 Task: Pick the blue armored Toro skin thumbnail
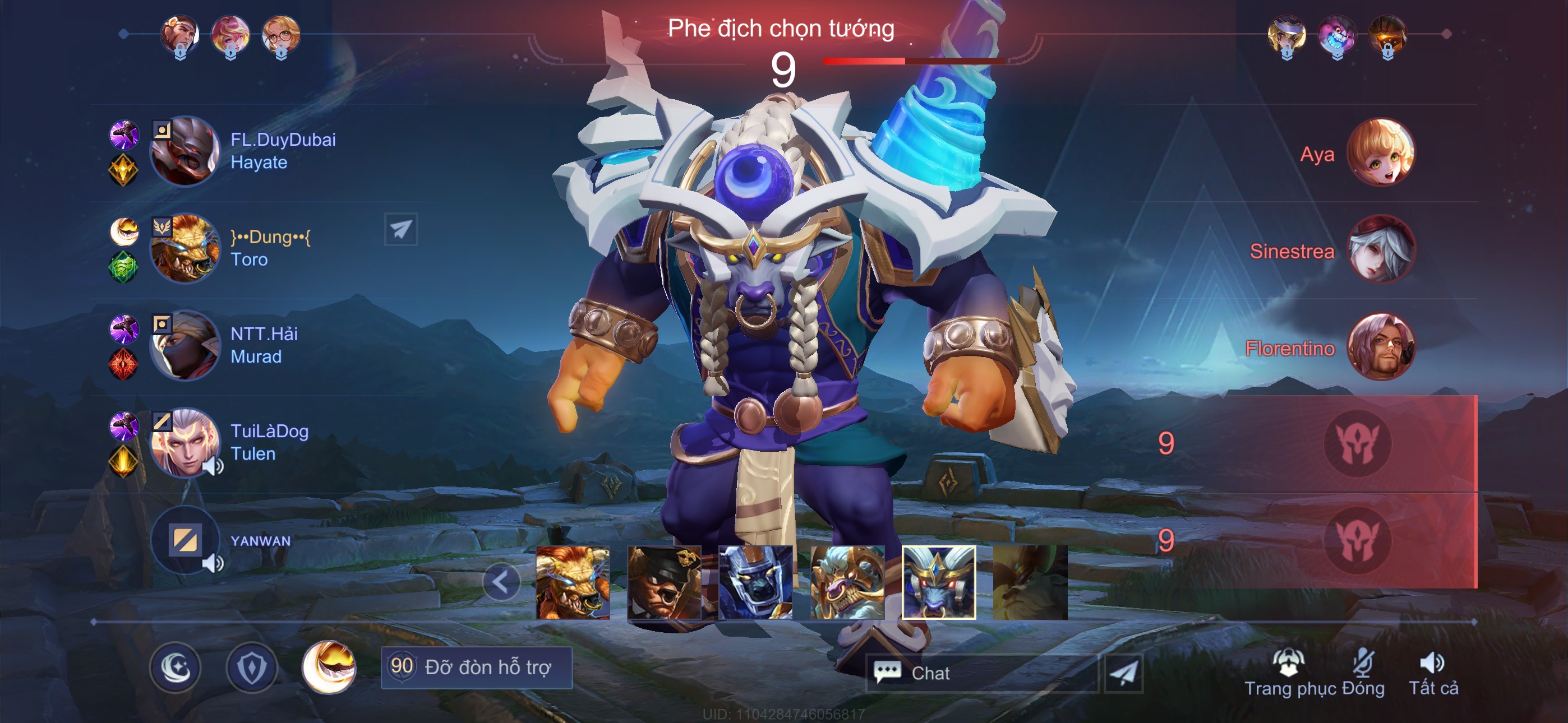pyautogui.click(x=755, y=582)
